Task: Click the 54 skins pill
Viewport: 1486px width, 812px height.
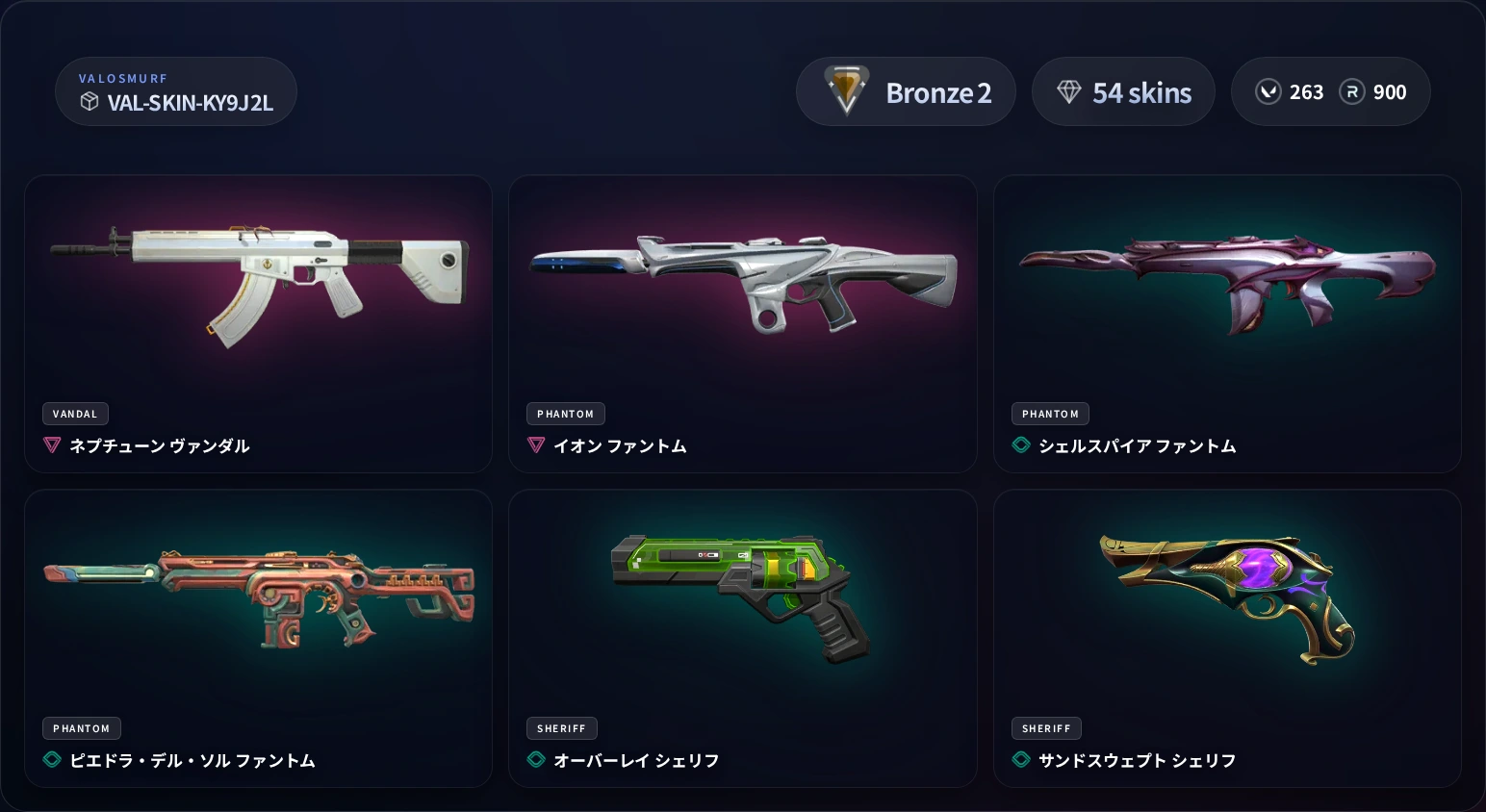Action: (1123, 91)
